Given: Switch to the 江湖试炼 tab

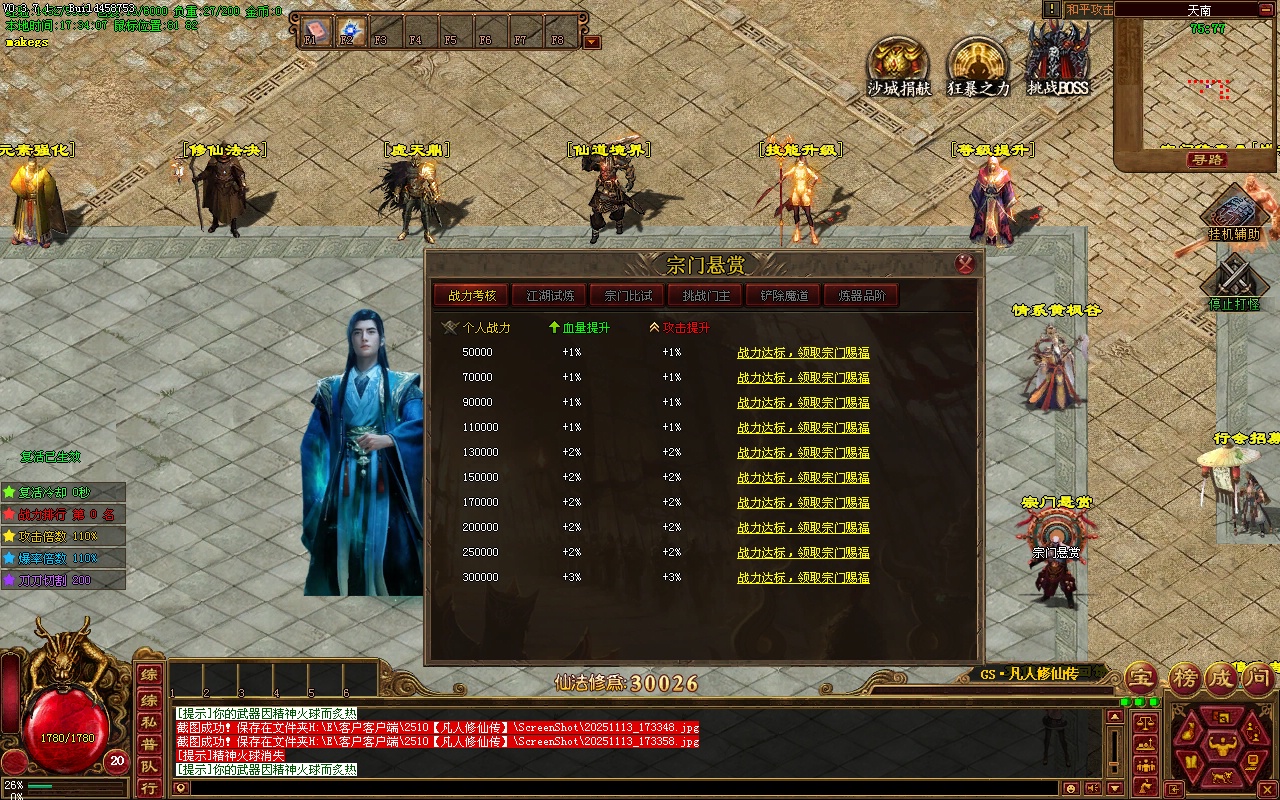Looking at the screenshot, I should click(x=549, y=296).
